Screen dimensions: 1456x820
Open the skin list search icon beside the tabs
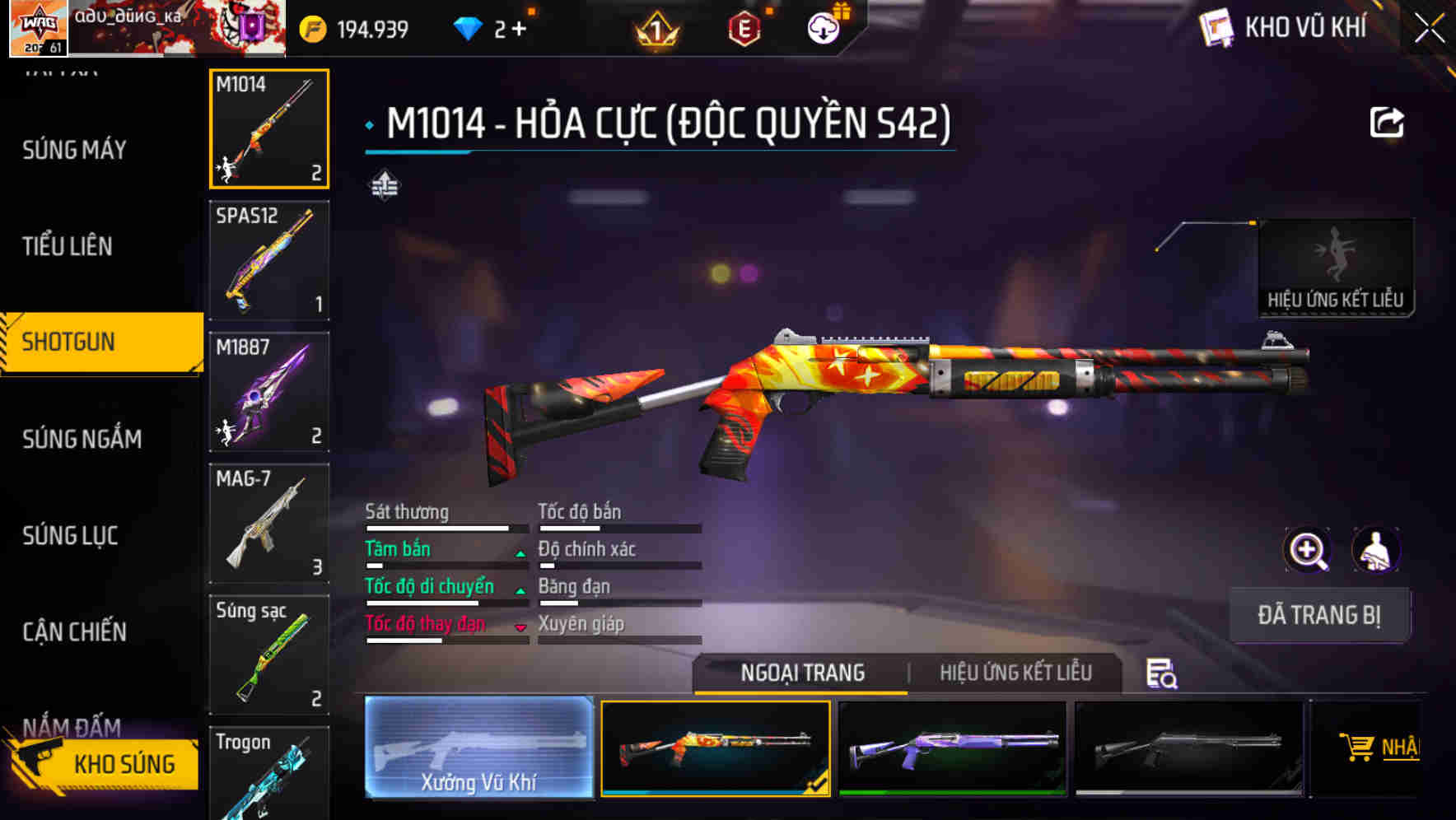1160,673
